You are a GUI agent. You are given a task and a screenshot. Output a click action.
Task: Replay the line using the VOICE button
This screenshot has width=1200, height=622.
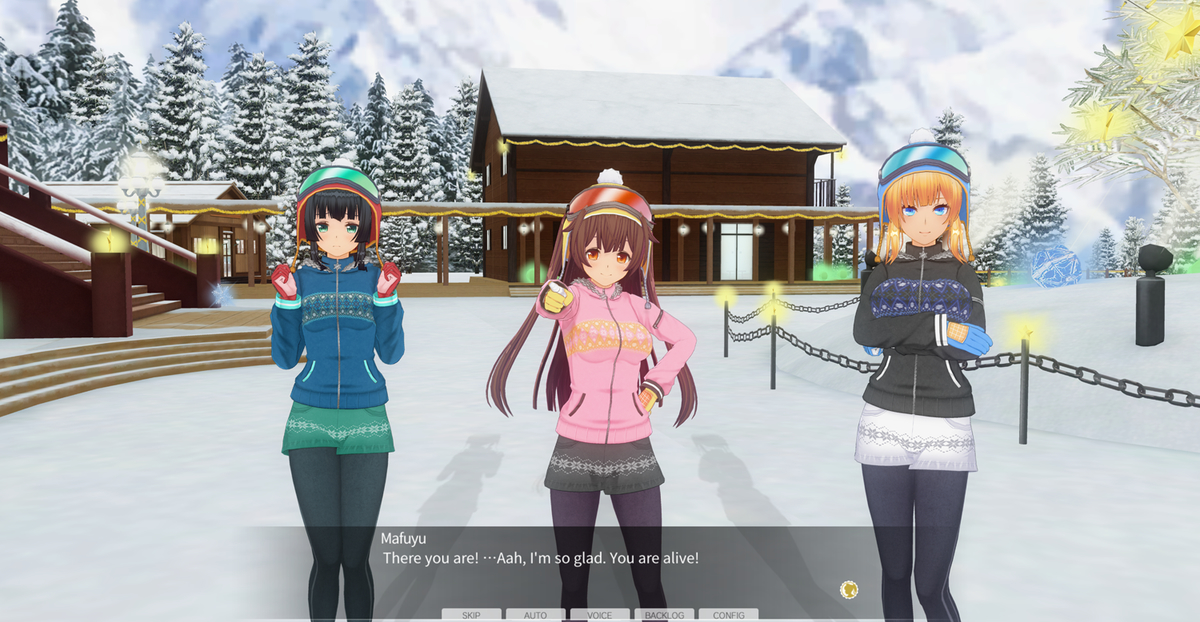click(x=599, y=615)
